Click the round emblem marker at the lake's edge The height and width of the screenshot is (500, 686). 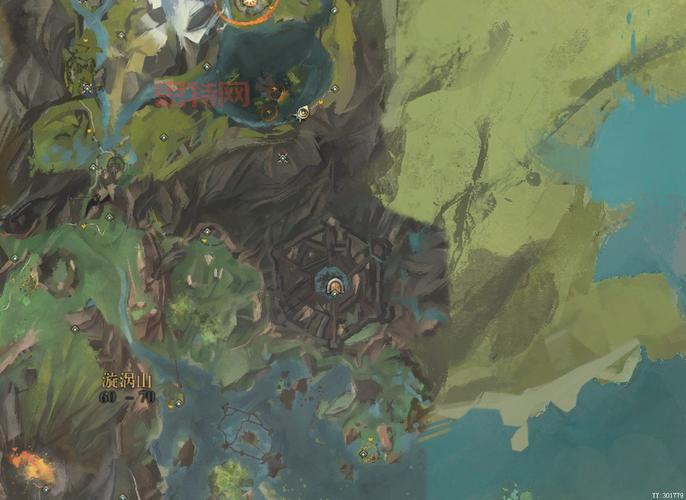click(301, 114)
